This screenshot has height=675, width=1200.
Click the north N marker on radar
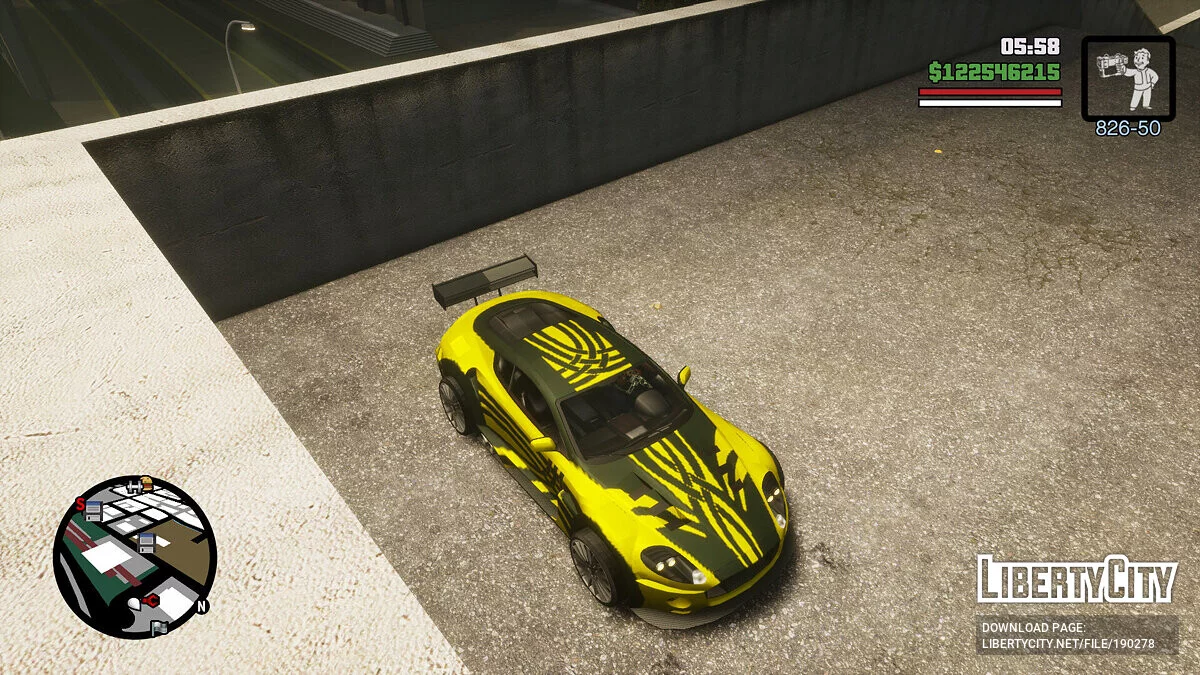pyautogui.click(x=201, y=606)
